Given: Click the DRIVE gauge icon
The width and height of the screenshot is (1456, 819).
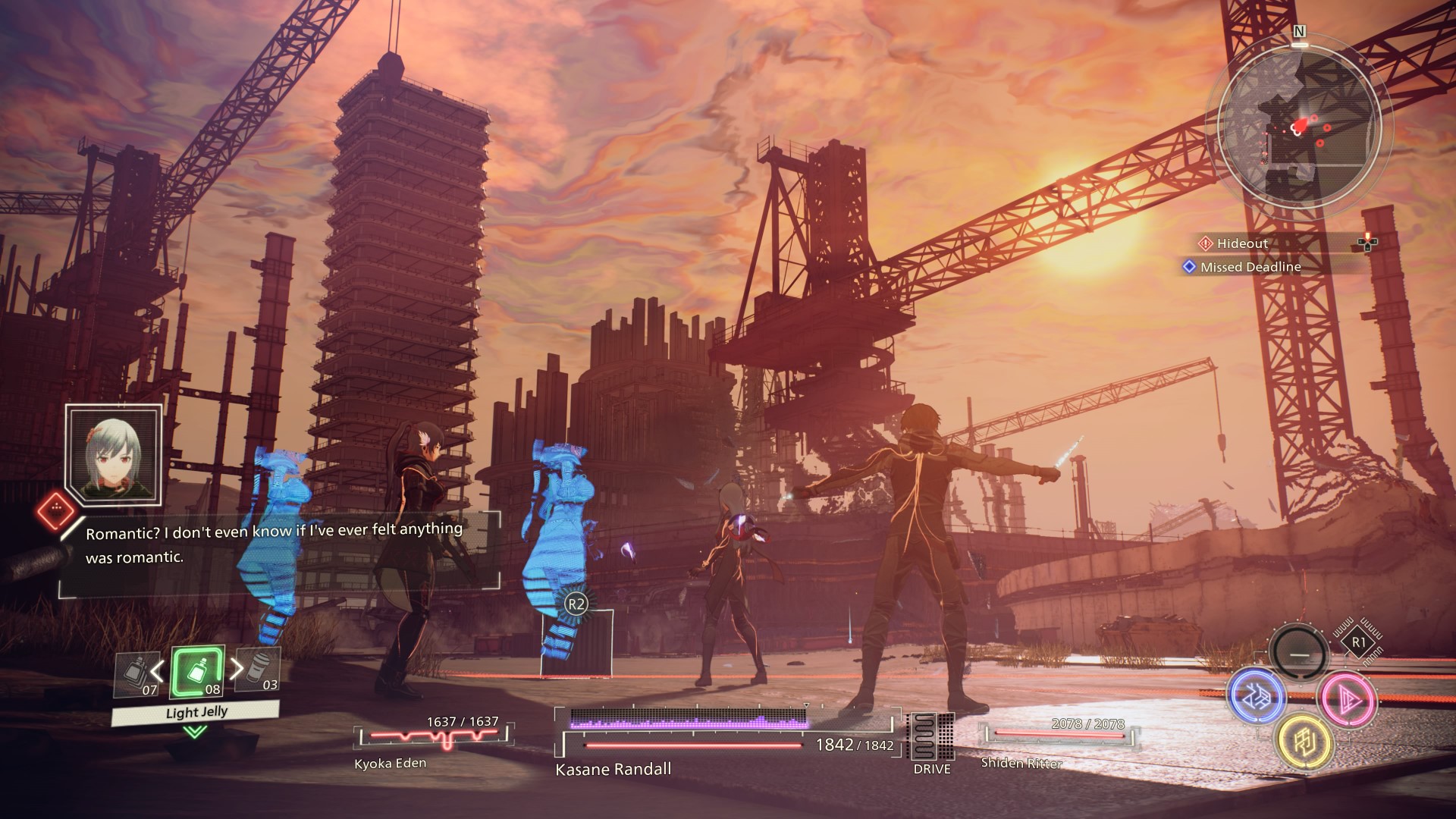Looking at the screenshot, I should coord(931,738).
